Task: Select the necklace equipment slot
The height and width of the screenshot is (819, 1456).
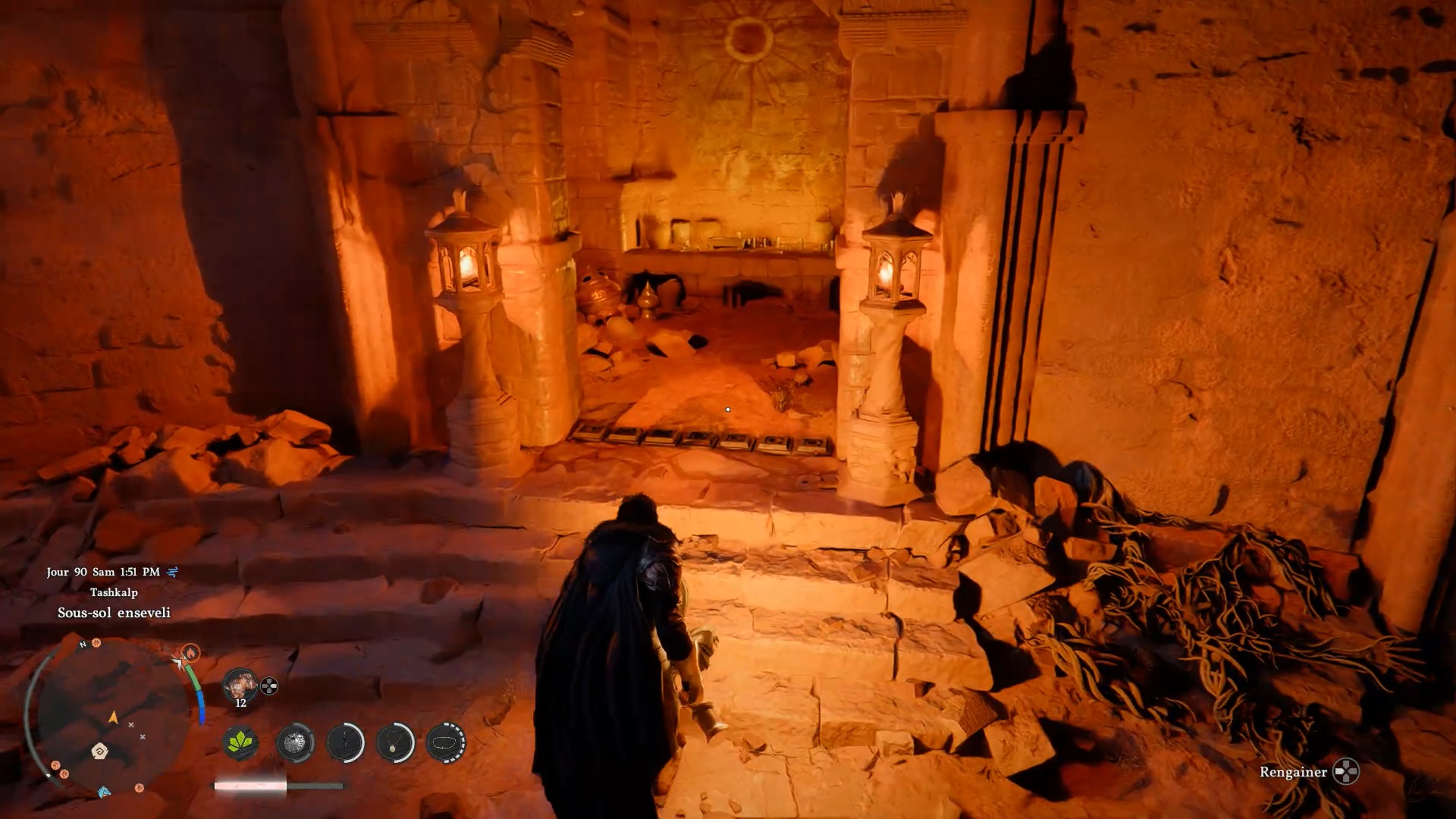Action: point(395,742)
